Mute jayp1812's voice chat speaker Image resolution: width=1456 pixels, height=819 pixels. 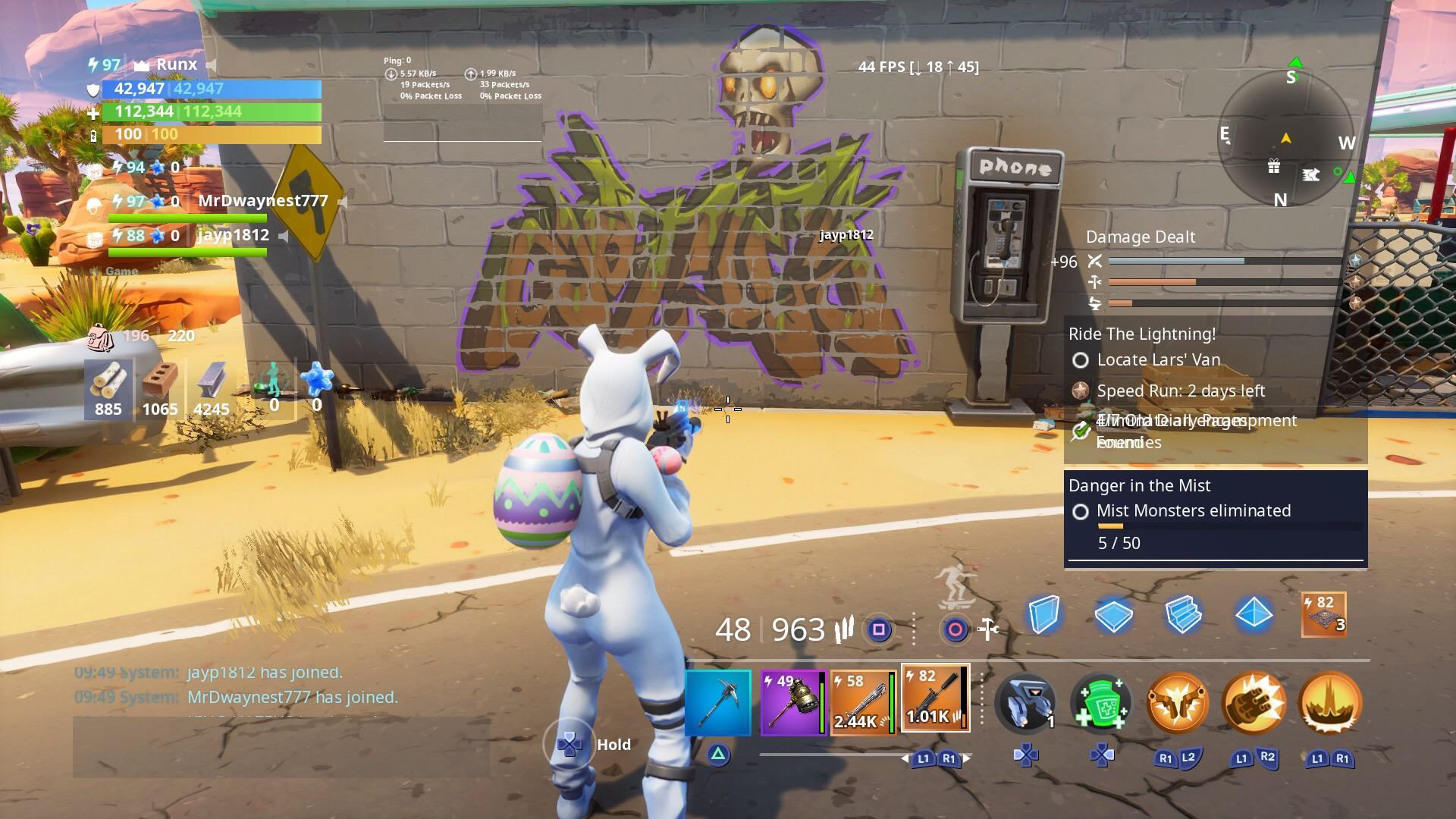[x=282, y=235]
